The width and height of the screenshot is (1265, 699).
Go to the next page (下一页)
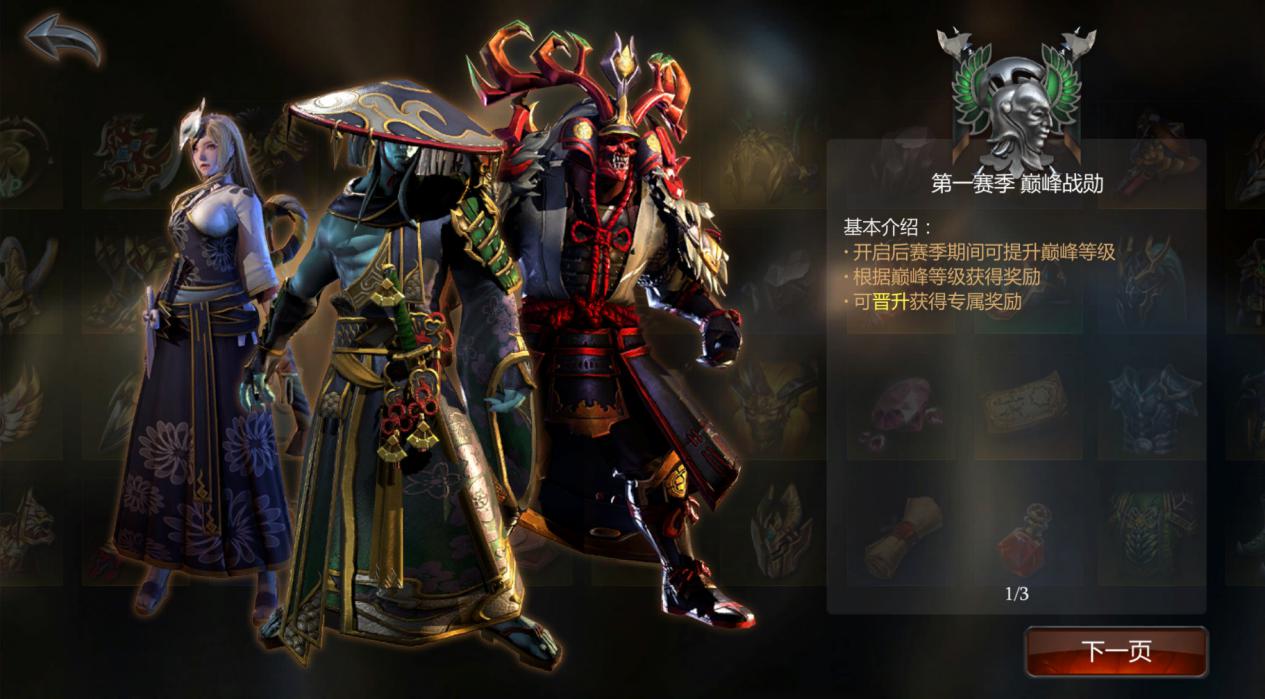tap(1116, 652)
